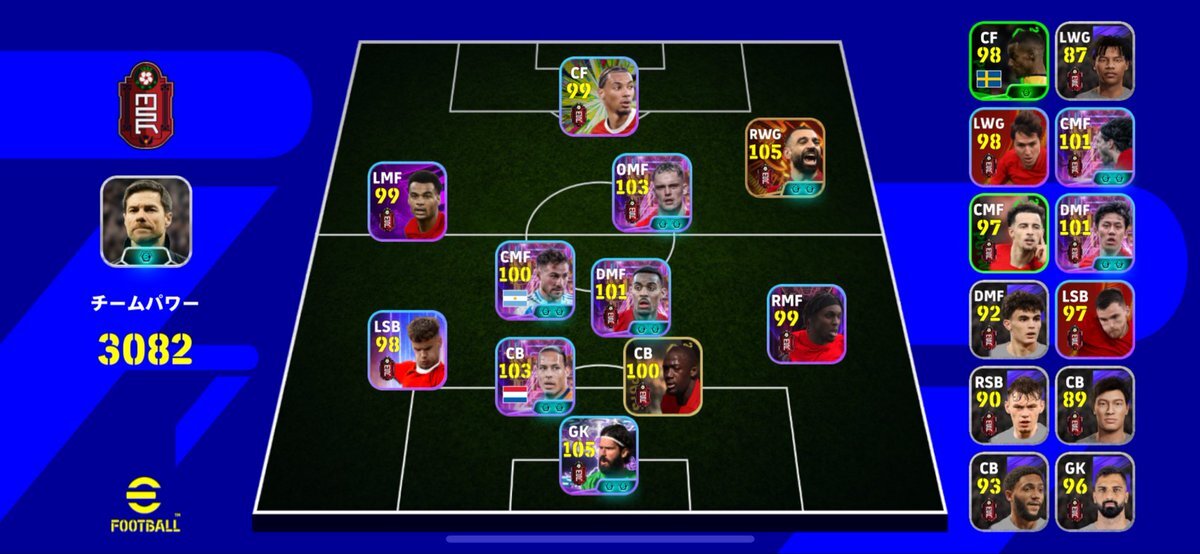Select the bench LSB 97 card

pyautogui.click(x=1095, y=320)
